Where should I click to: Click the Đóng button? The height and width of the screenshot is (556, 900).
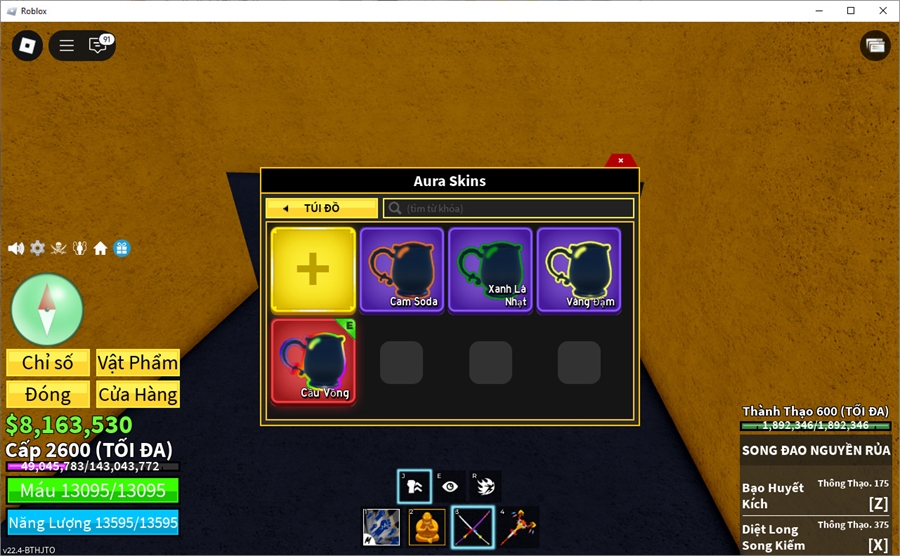coord(48,394)
